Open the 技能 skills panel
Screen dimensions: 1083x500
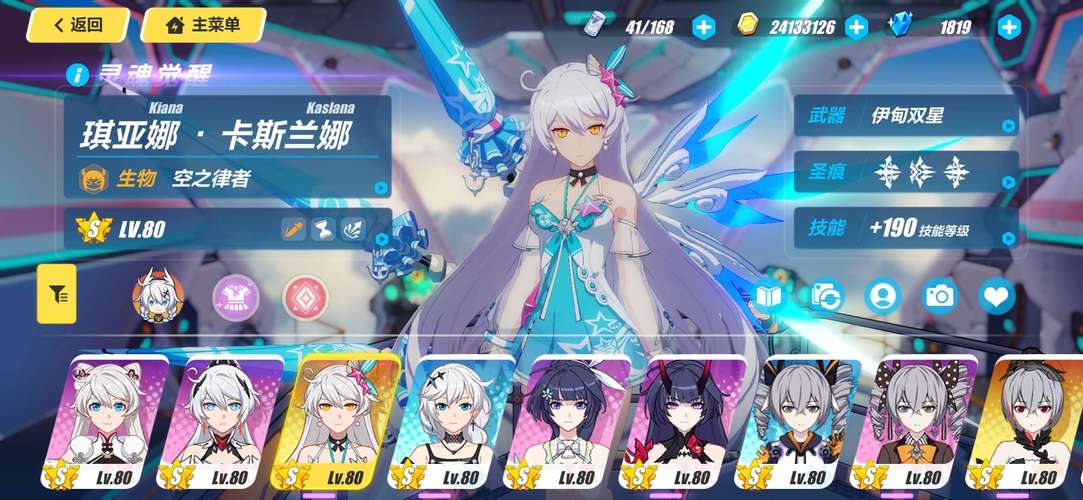(x=906, y=228)
